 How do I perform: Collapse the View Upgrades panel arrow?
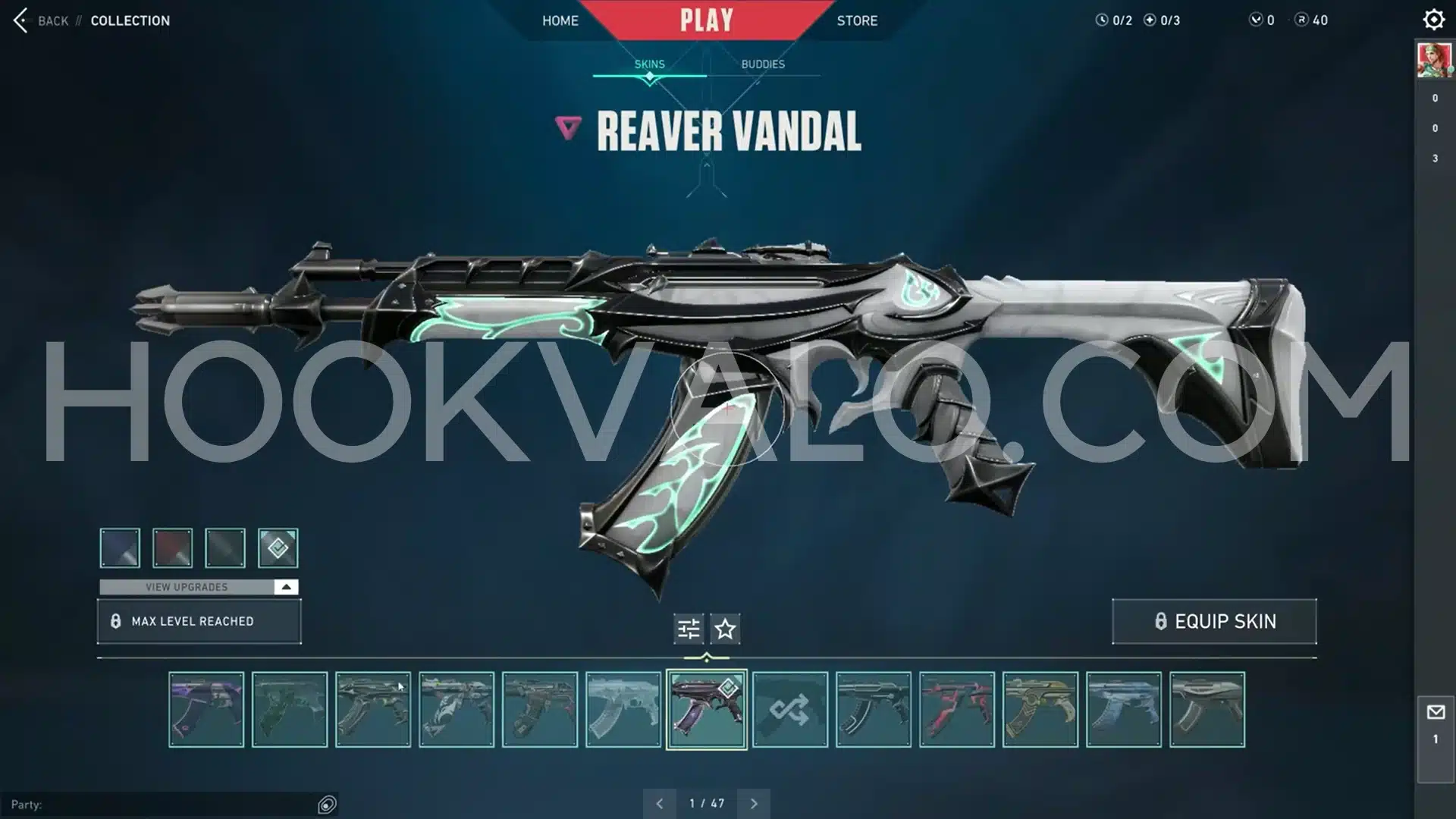point(285,586)
